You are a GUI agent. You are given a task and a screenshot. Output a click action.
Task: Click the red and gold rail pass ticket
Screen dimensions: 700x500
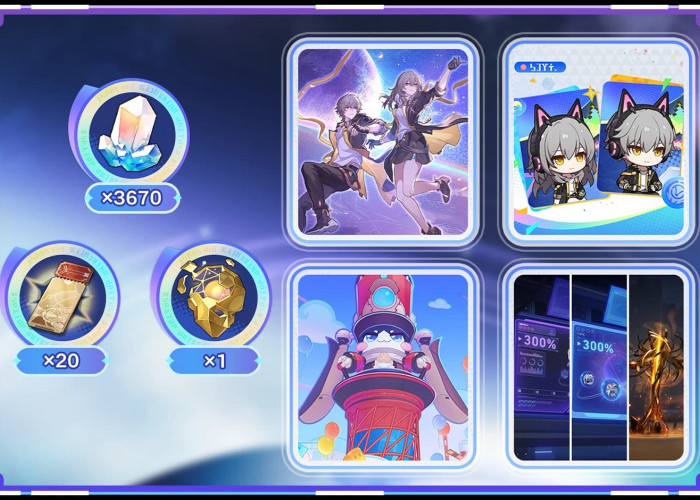pos(62,298)
